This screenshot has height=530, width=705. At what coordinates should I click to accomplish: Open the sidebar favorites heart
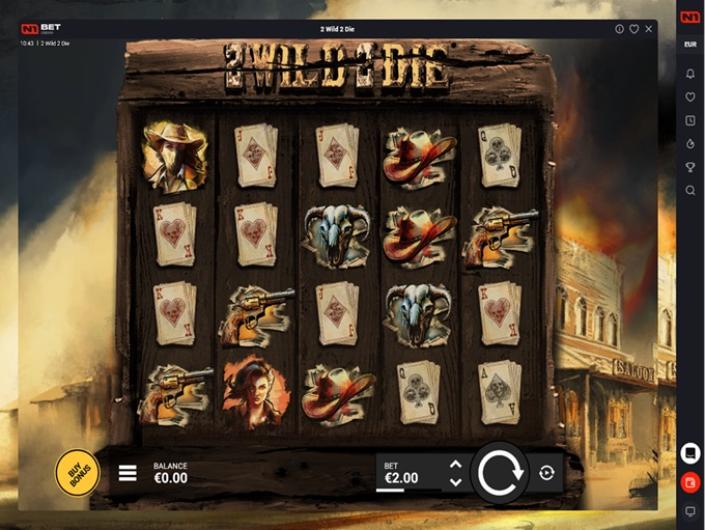[x=690, y=97]
